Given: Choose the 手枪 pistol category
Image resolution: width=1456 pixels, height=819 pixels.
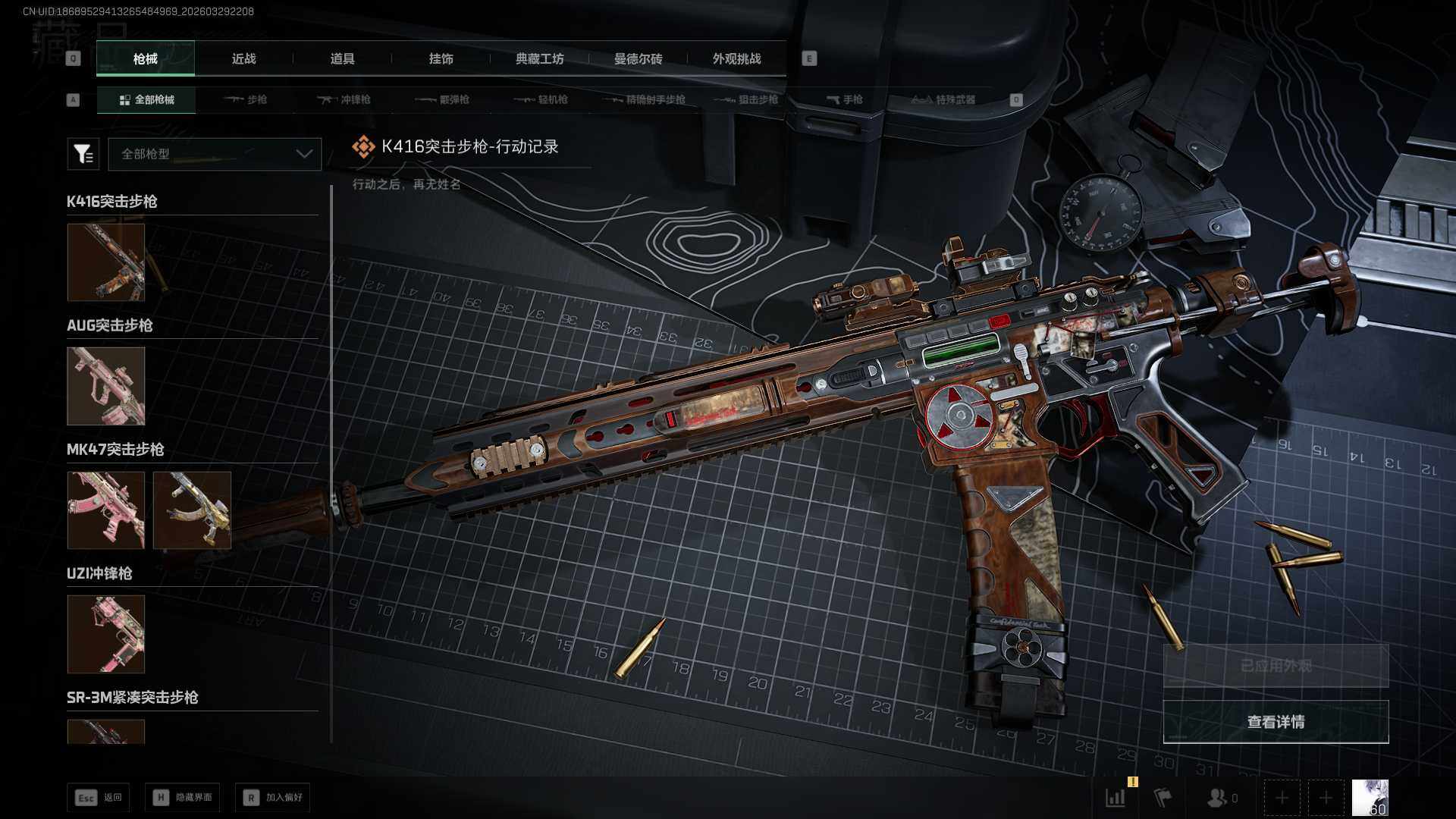Looking at the screenshot, I should [x=844, y=99].
